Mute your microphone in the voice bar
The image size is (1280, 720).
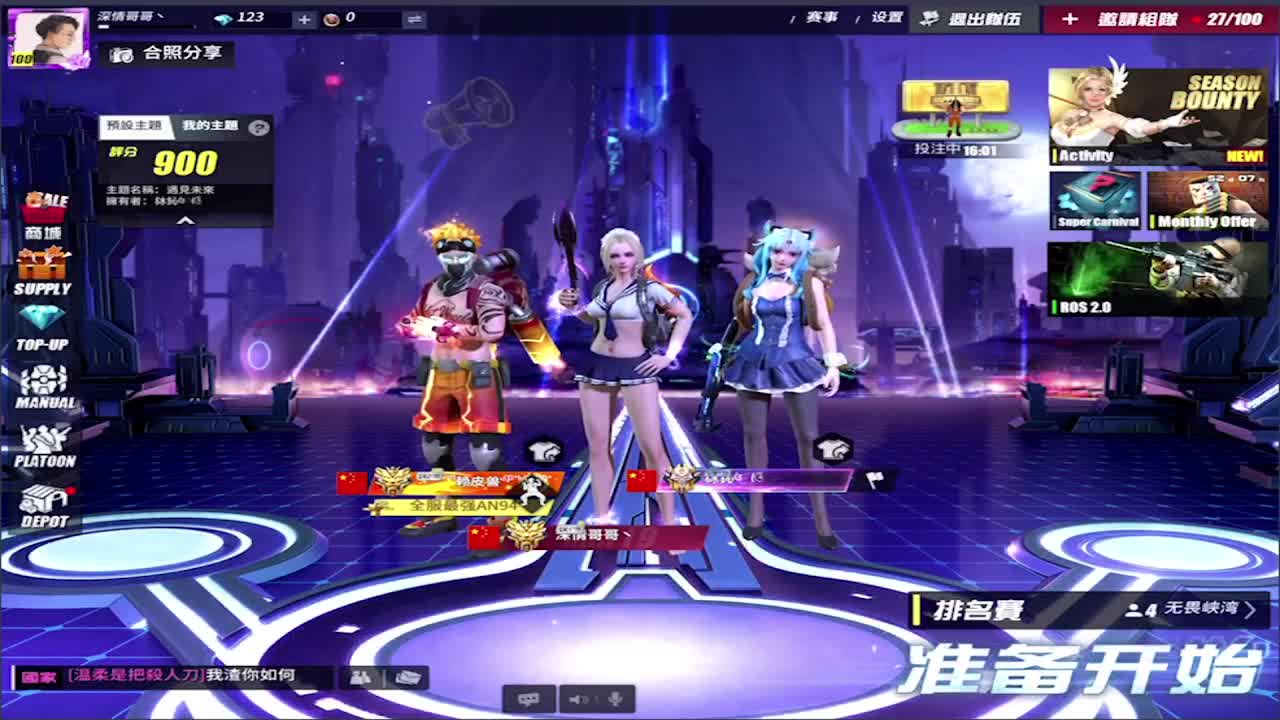click(616, 700)
